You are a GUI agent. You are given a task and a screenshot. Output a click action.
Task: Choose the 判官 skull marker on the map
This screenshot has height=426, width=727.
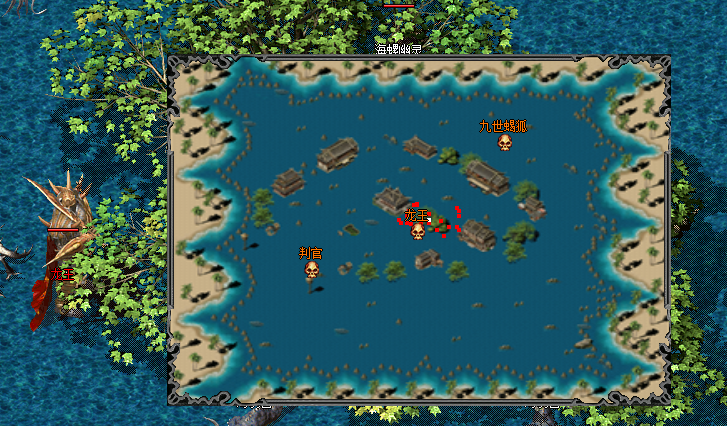[312, 270]
